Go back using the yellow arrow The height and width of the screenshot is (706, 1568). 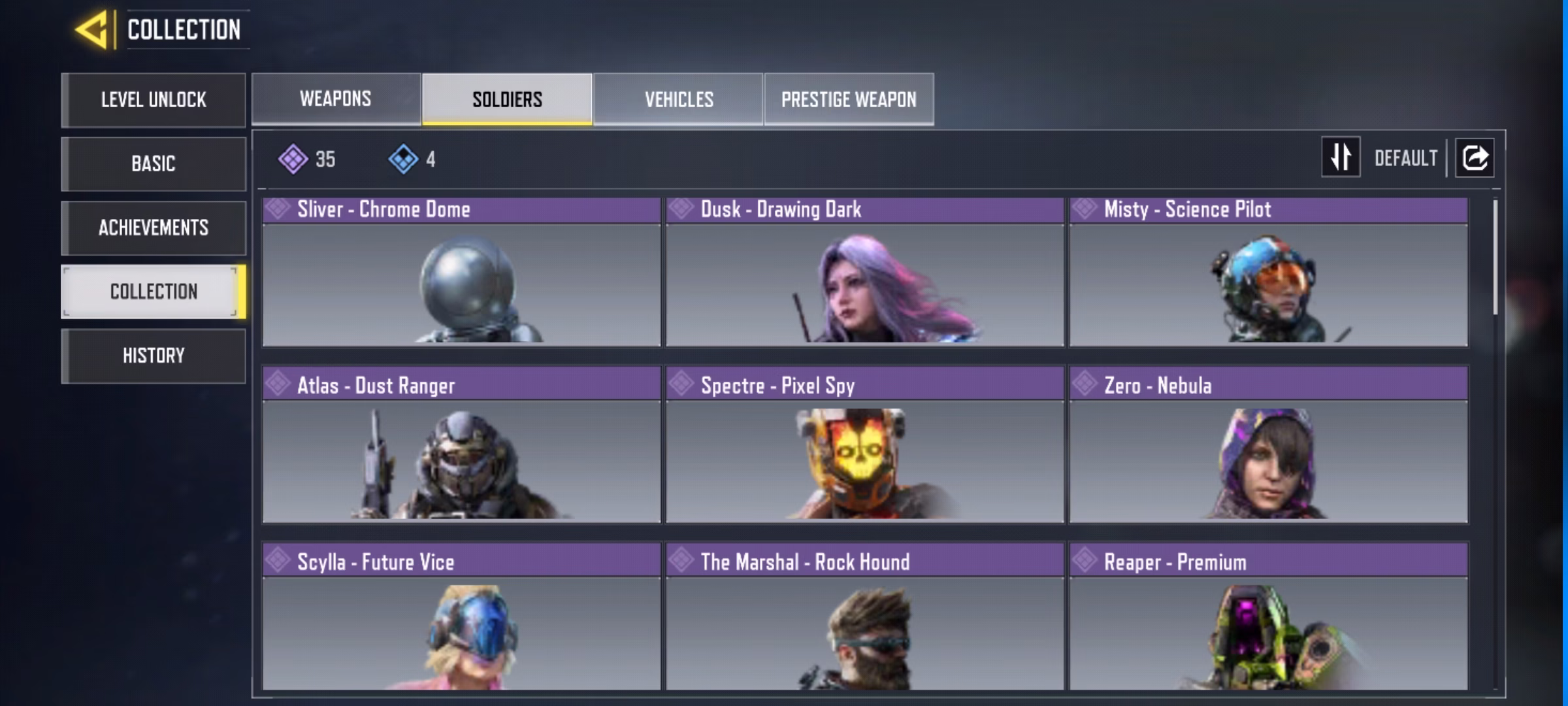click(92, 30)
